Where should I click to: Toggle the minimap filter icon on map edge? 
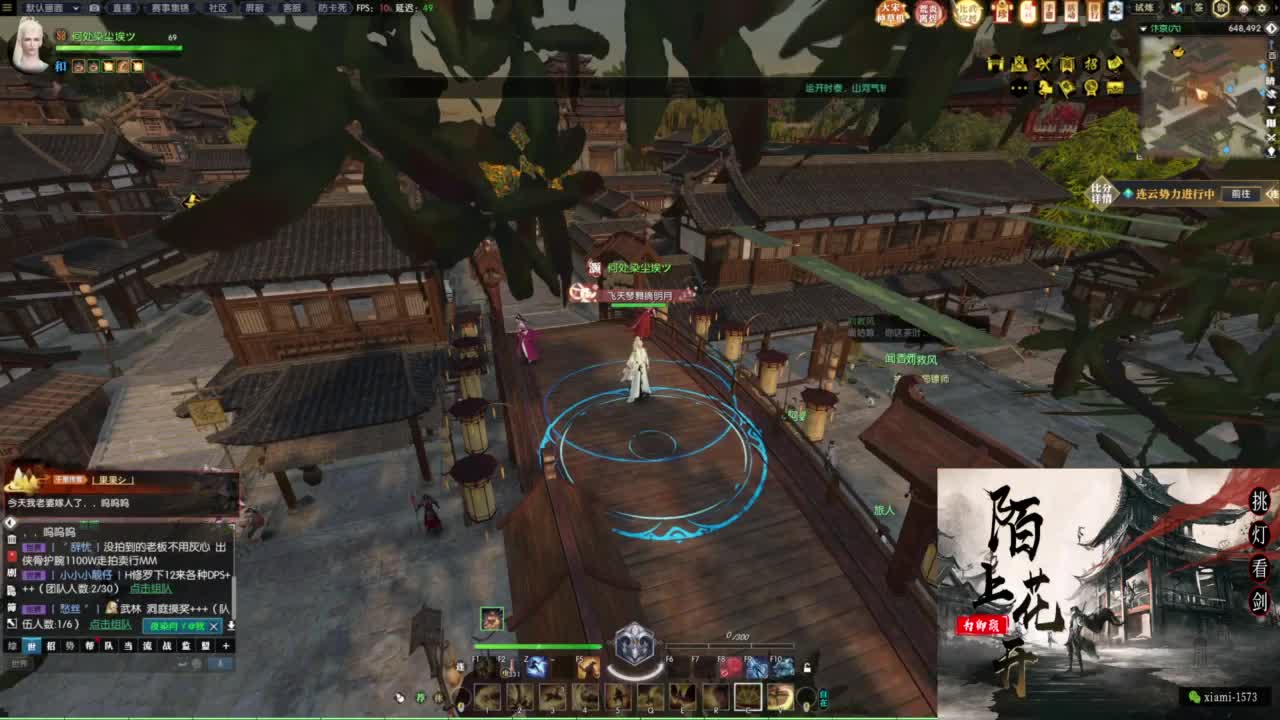click(1271, 110)
